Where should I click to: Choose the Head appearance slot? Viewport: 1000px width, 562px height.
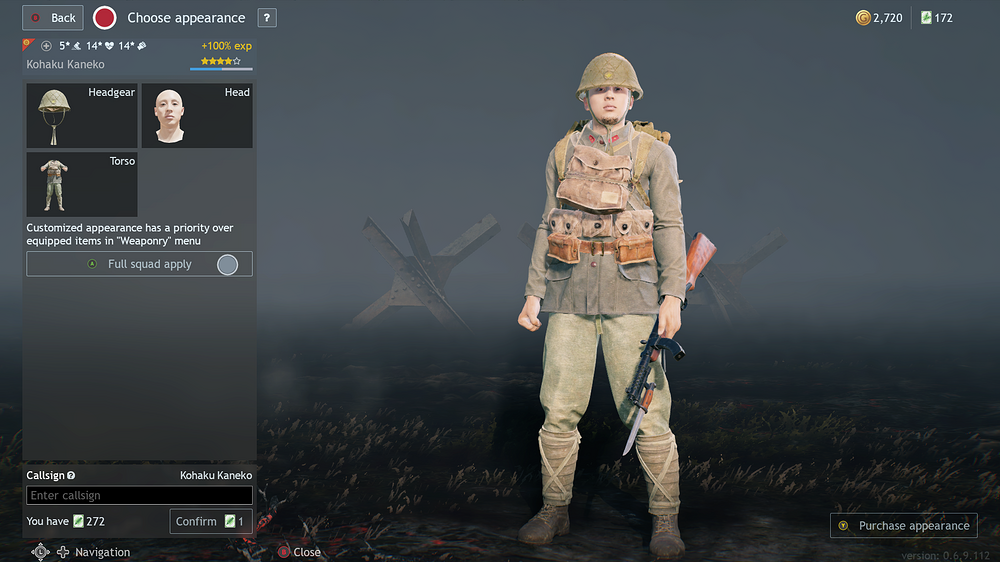tap(196, 115)
